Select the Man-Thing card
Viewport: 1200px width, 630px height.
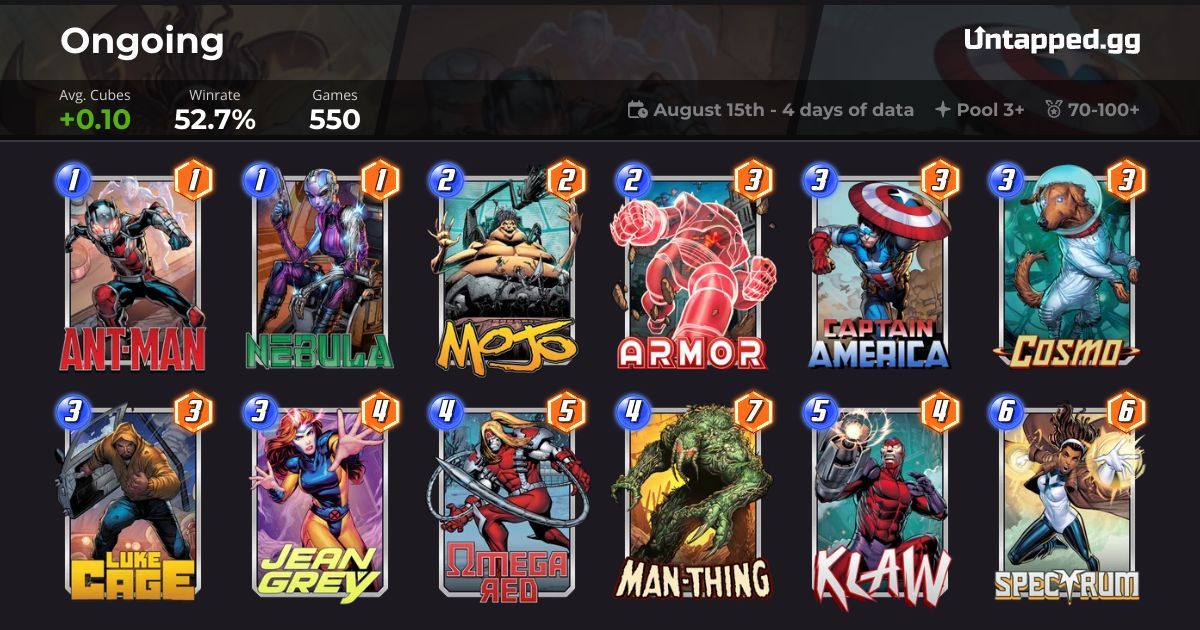(692, 502)
